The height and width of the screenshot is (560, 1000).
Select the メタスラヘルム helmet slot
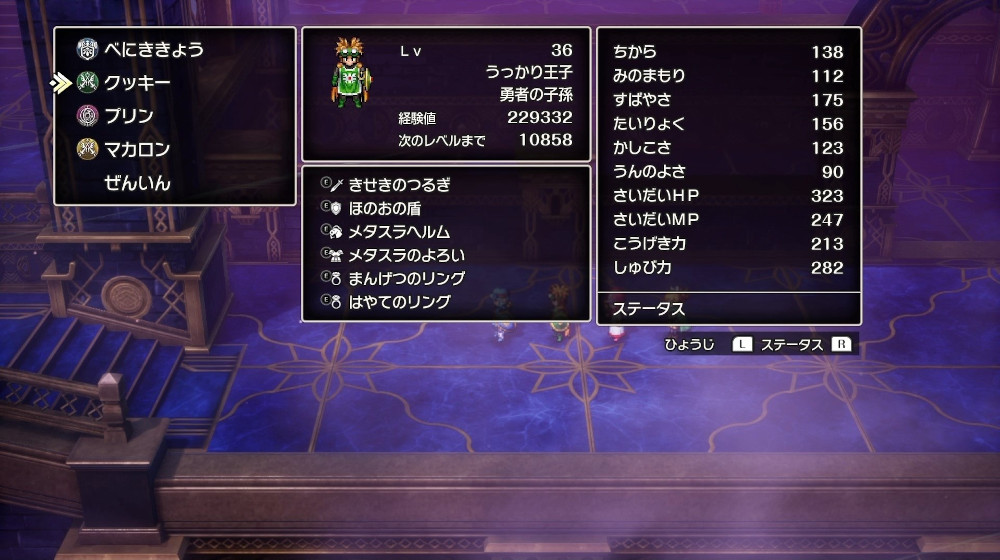398,231
